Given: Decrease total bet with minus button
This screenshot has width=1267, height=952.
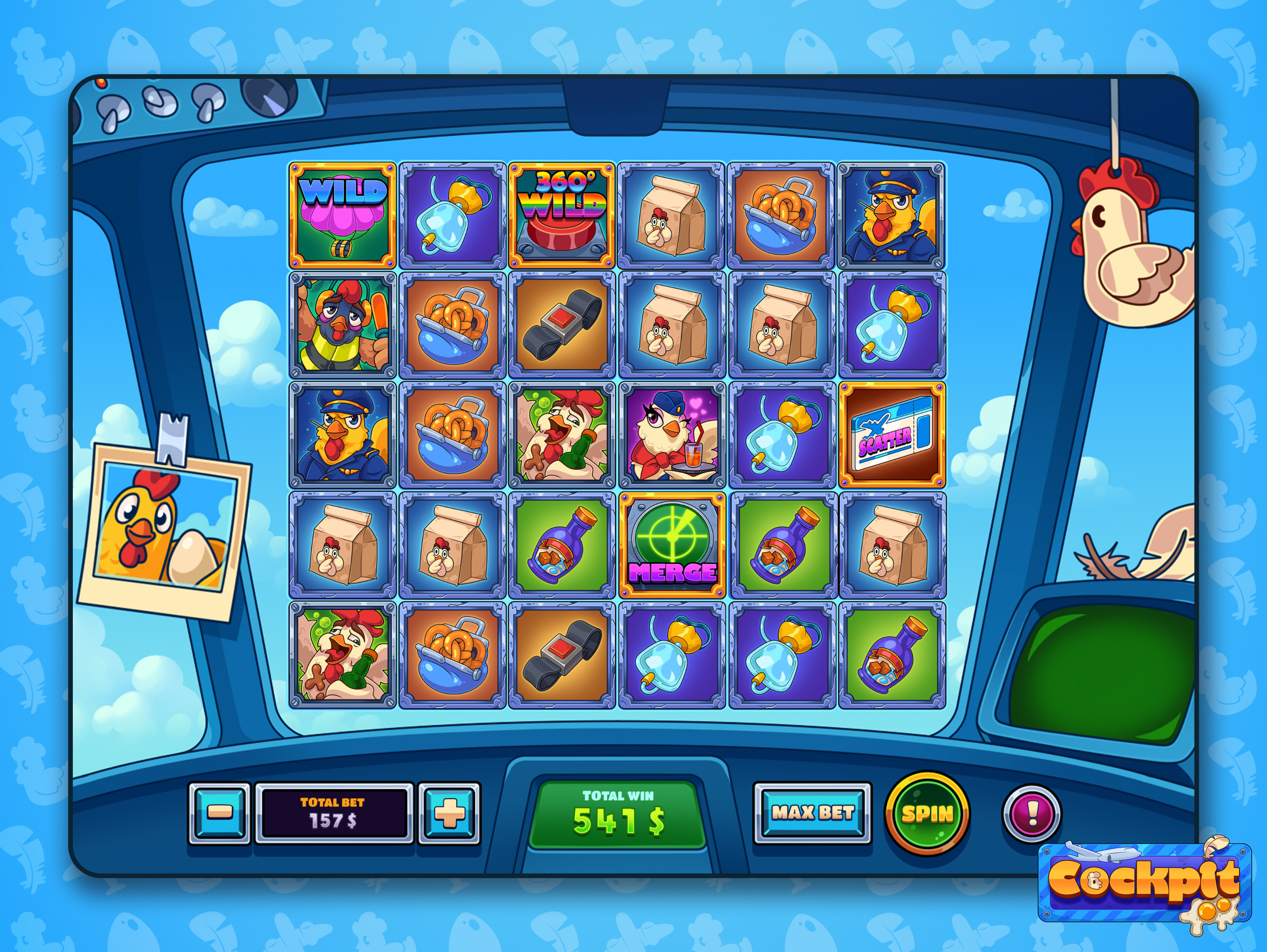Looking at the screenshot, I should pyautogui.click(x=219, y=813).
